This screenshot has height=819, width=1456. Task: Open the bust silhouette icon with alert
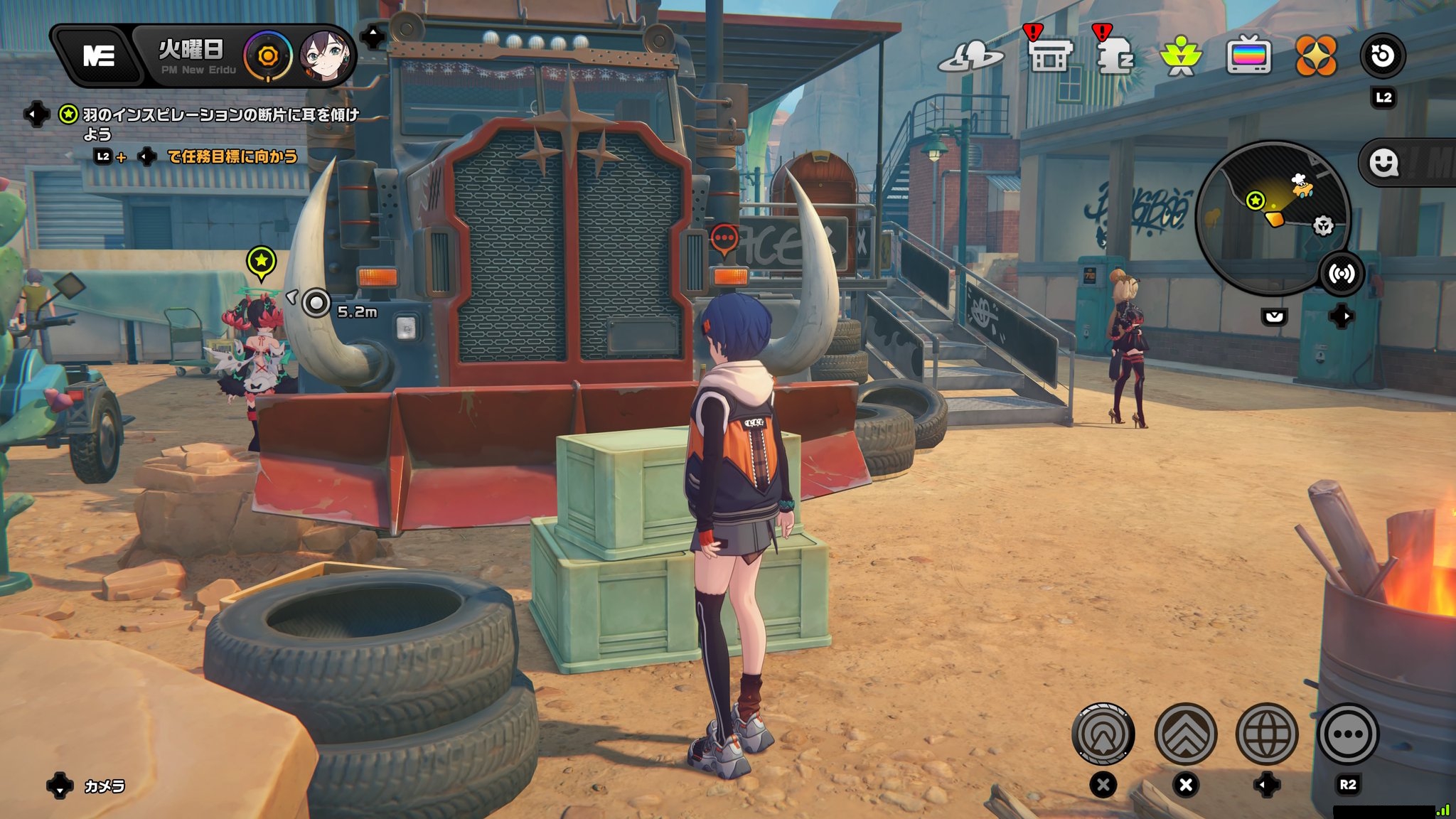[x=1114, y=57]
